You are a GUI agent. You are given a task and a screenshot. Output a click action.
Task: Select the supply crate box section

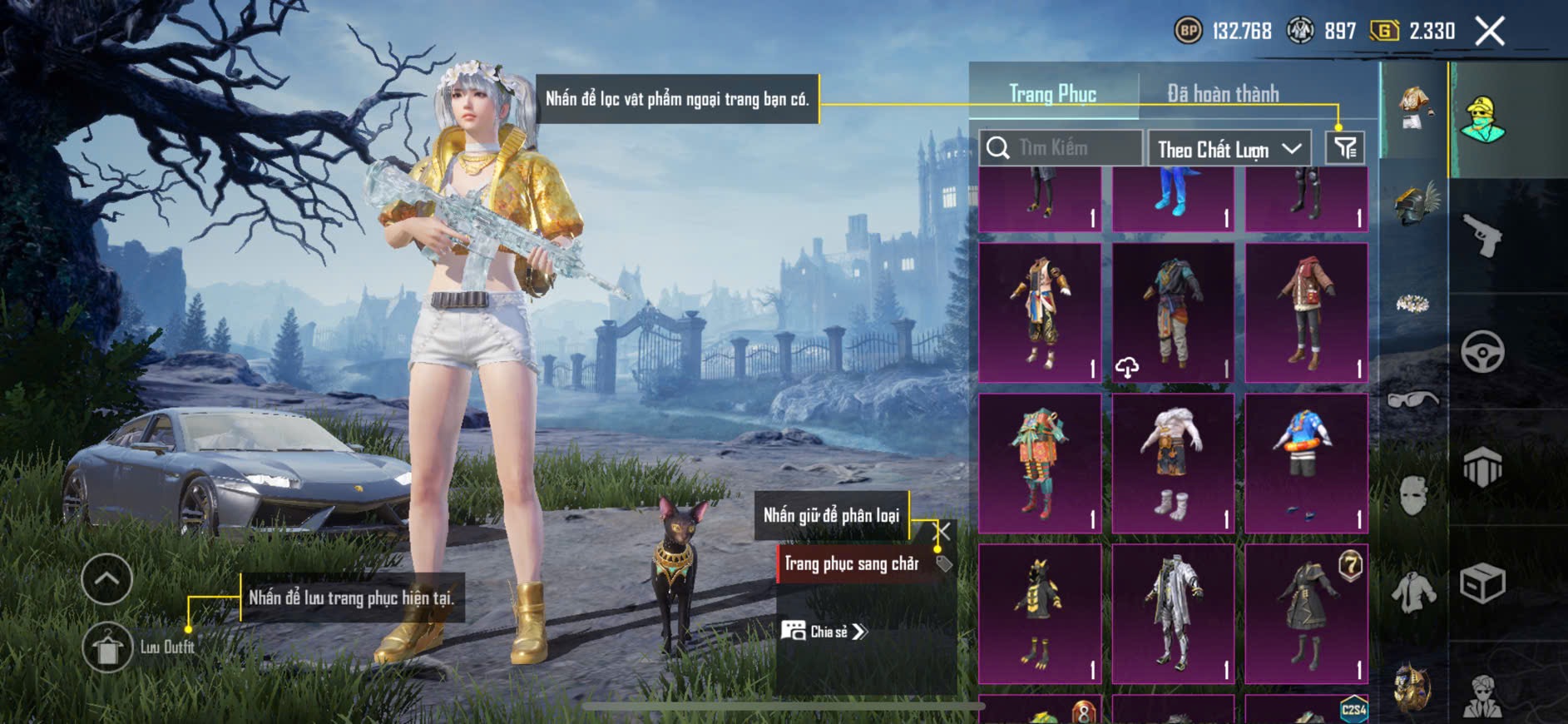coord(1482,583)
